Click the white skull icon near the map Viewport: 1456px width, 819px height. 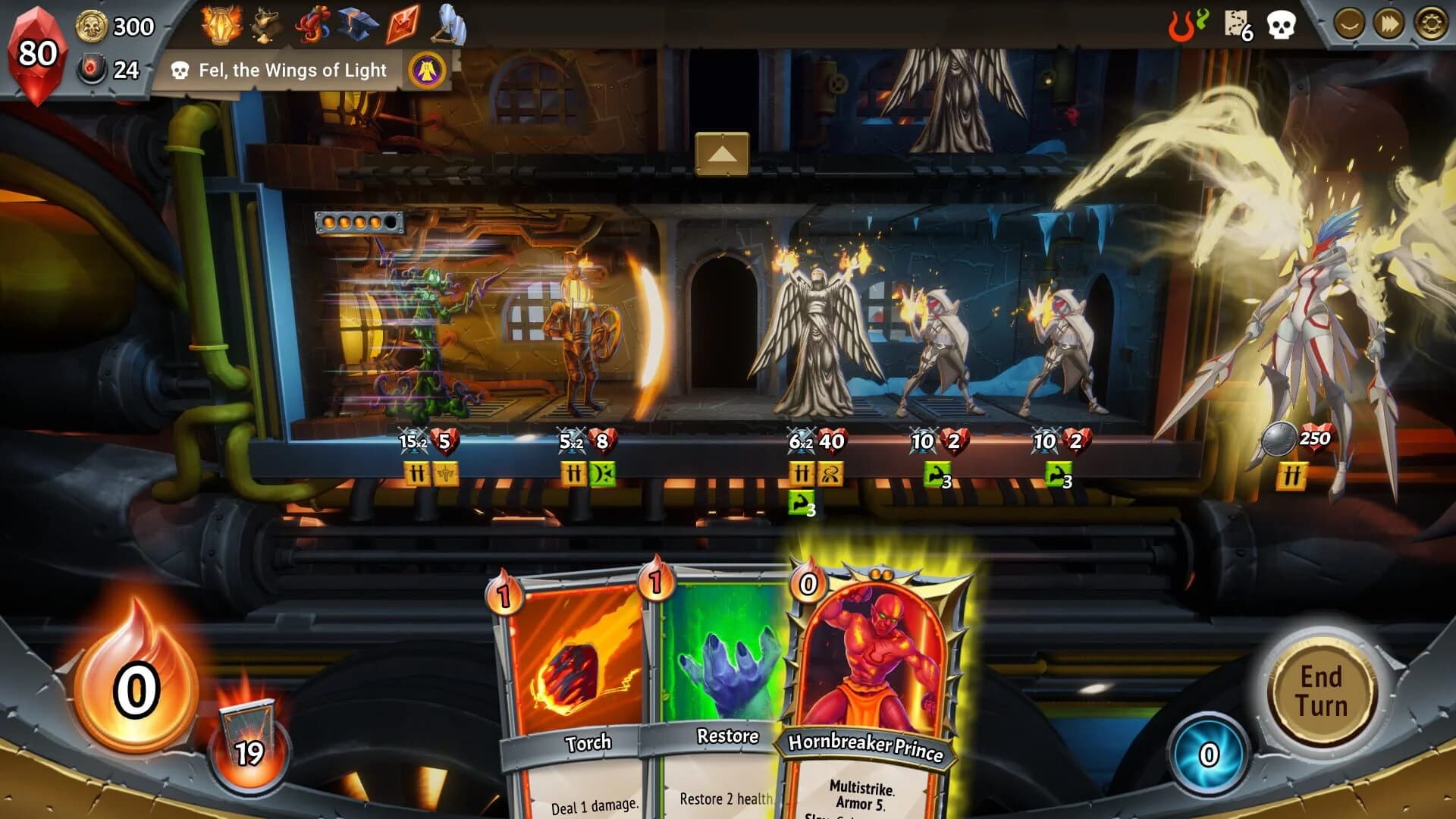pos(1282,23)
